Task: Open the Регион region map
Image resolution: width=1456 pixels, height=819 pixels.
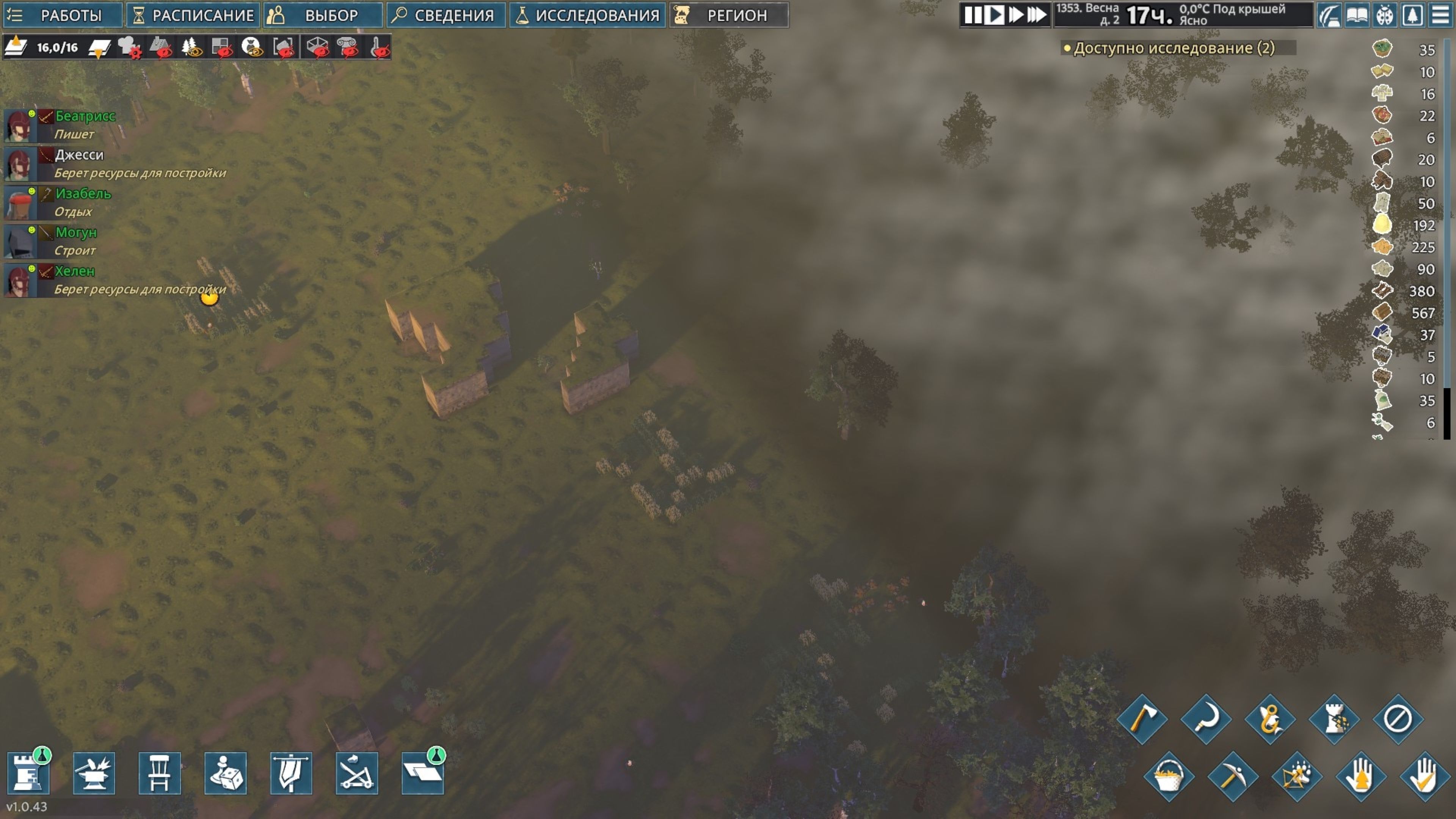Action: 728,15
